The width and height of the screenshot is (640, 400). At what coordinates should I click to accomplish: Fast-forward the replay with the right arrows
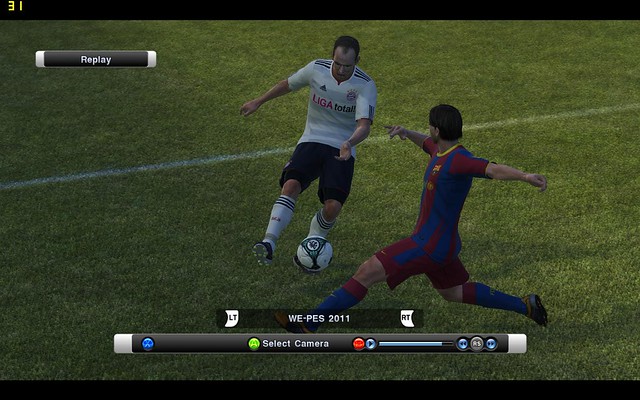click(x=491, y=344)
